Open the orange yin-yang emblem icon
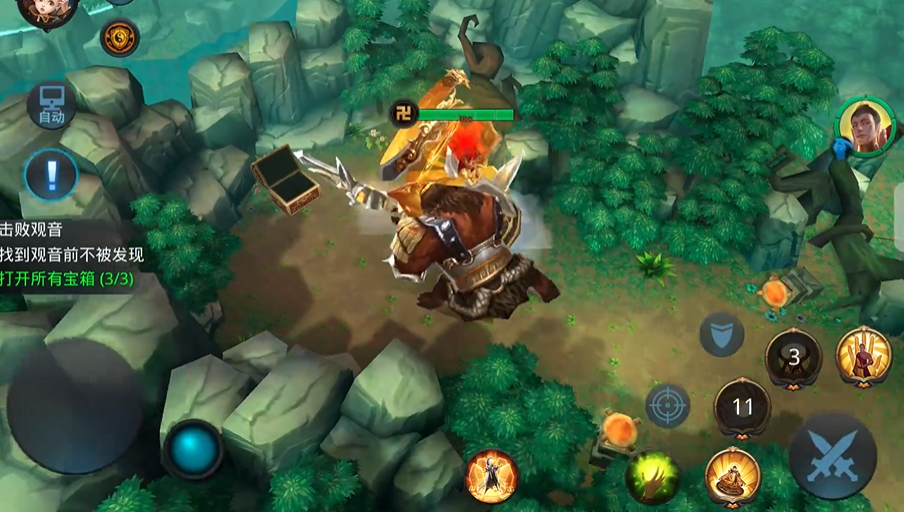The width and height of the screenshot is (904, 512). (120, 38)
